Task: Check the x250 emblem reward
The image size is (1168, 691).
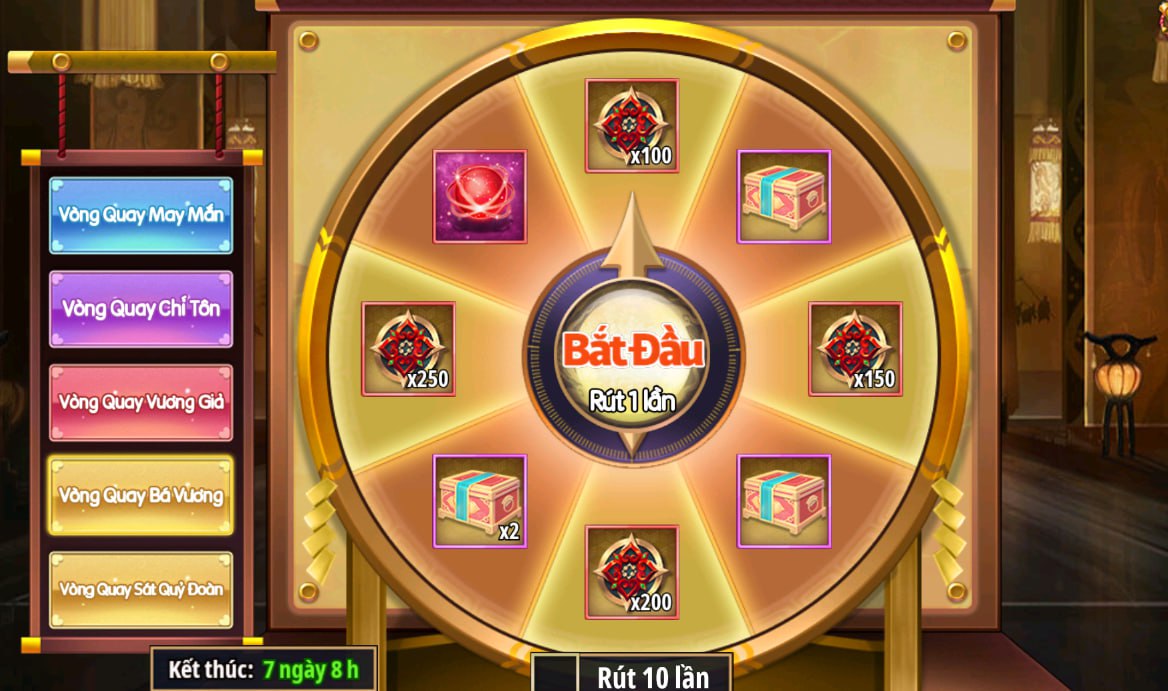Action: pyautogui.click(x=408, y=348)
